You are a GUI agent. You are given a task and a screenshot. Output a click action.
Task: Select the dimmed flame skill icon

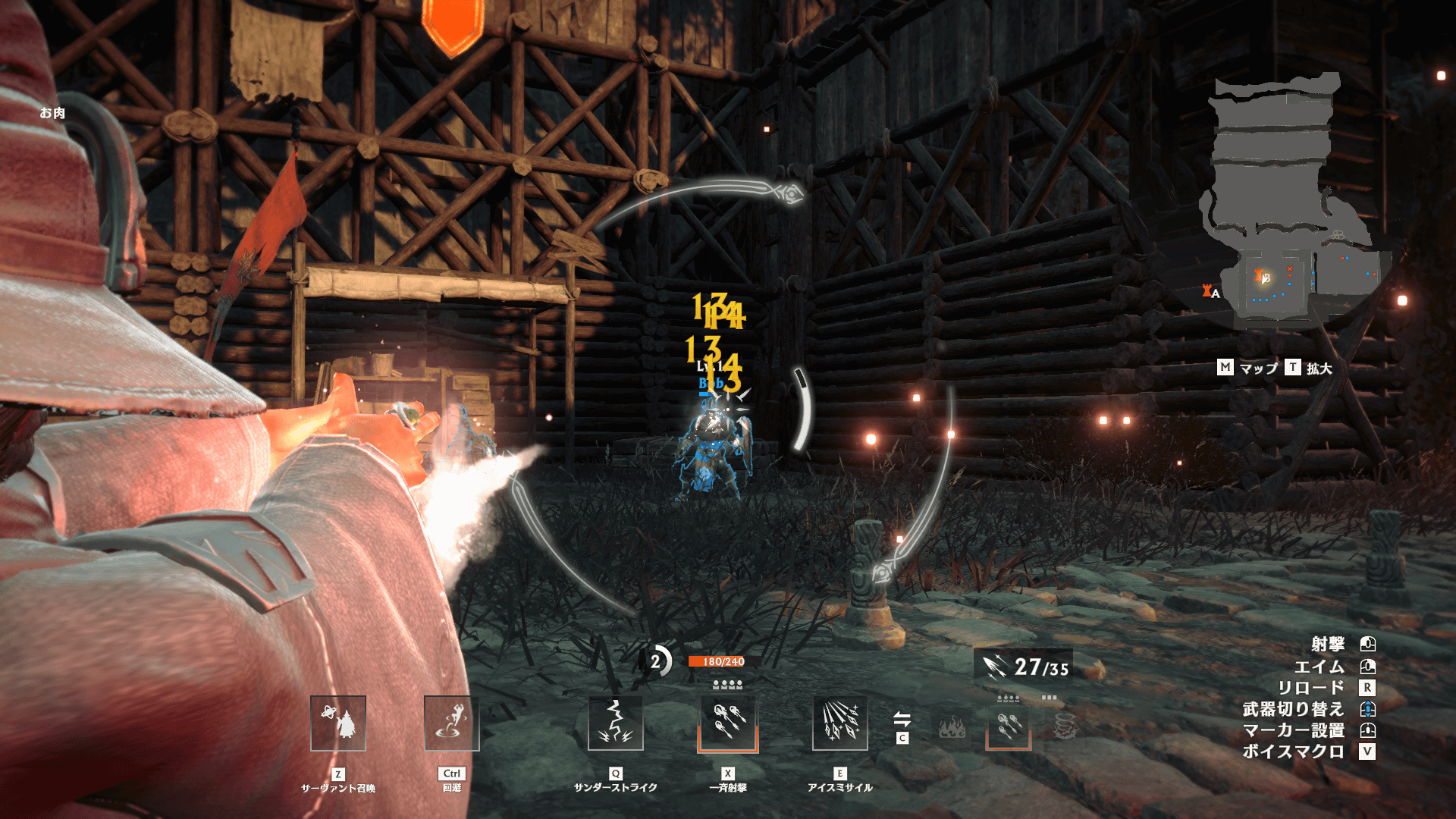click(x=952, y=728)
